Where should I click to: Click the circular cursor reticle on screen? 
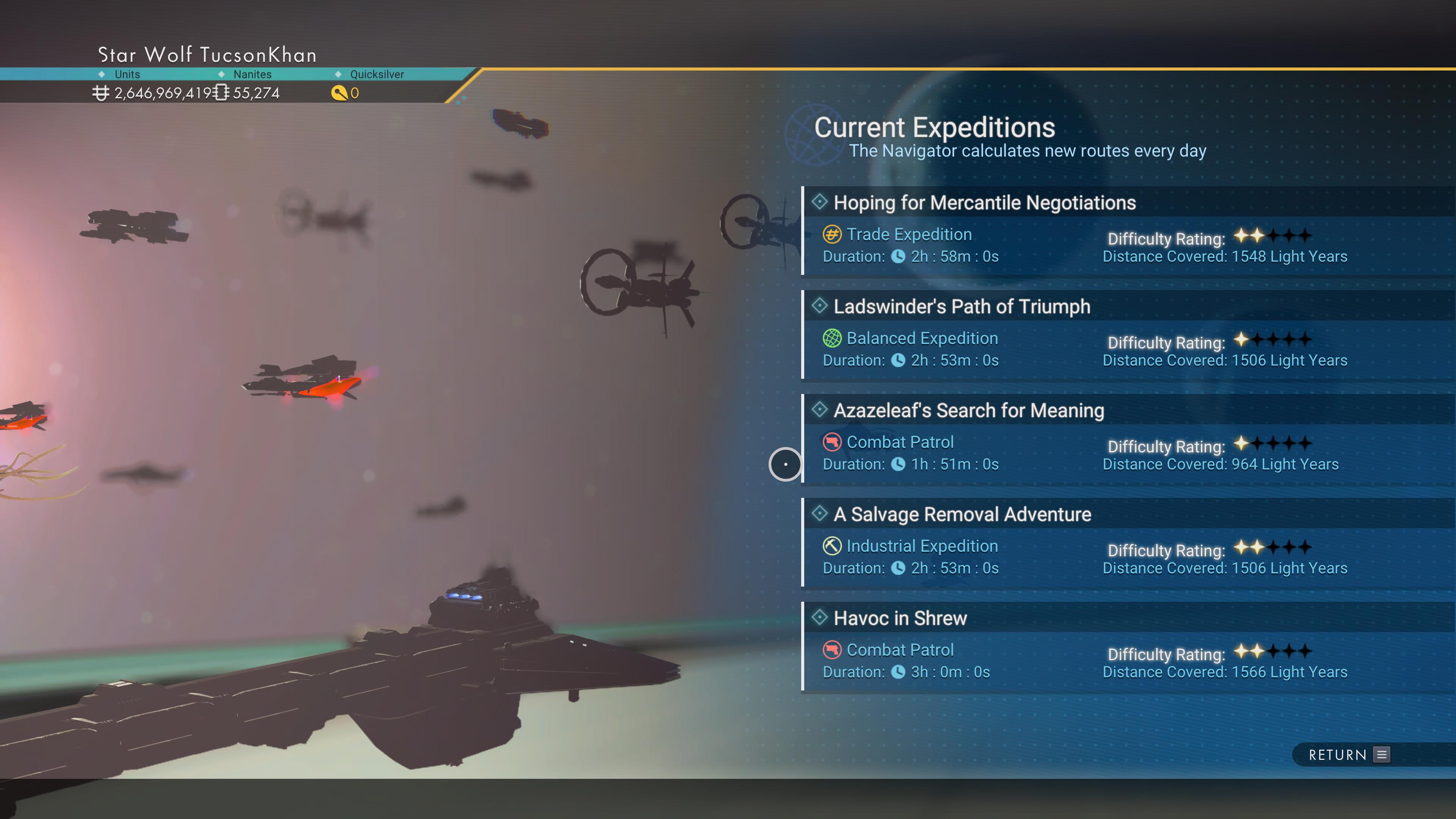[x=786, y=464]
